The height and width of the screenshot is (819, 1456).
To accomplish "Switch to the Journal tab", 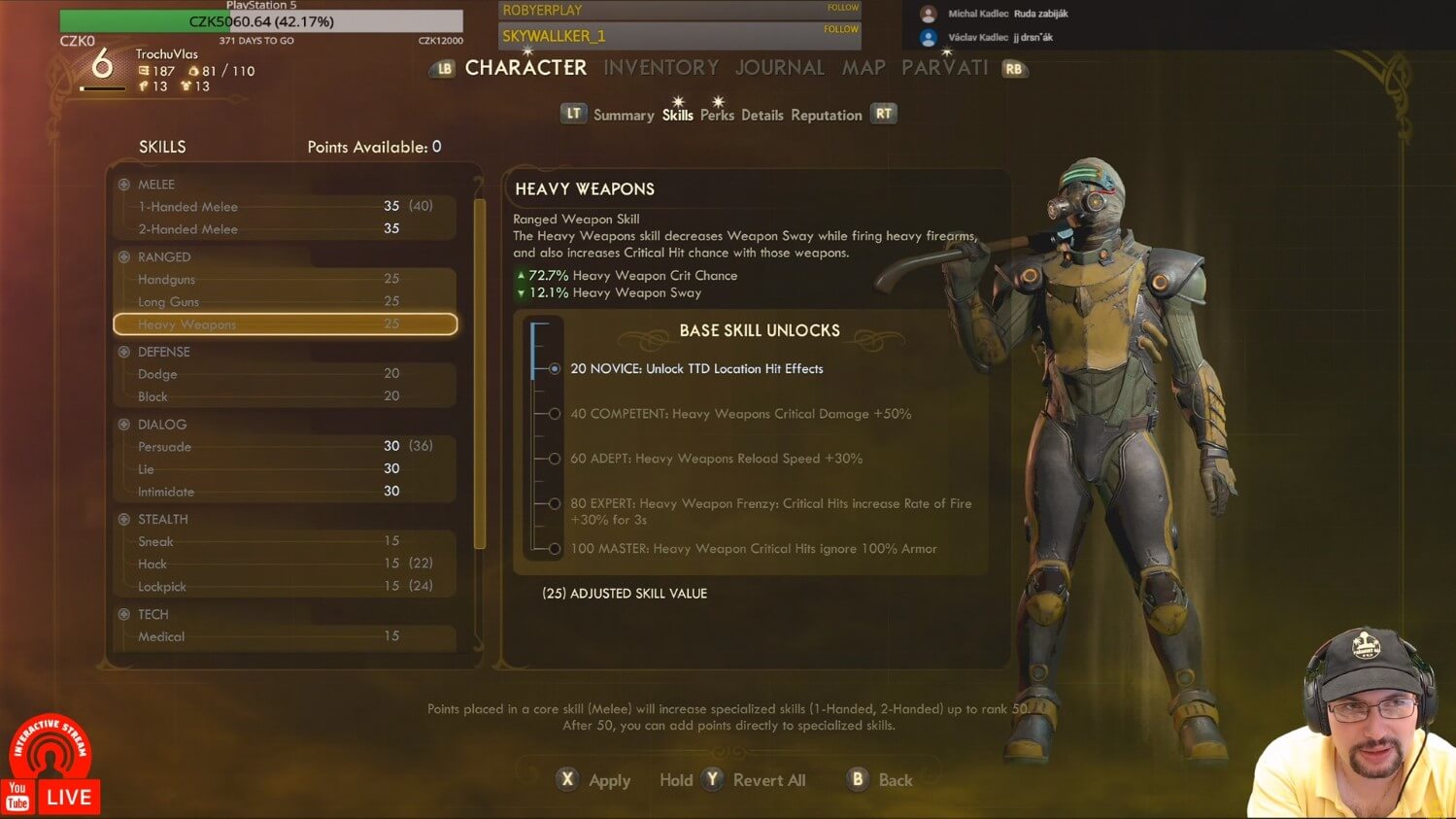I will (779, 68).
